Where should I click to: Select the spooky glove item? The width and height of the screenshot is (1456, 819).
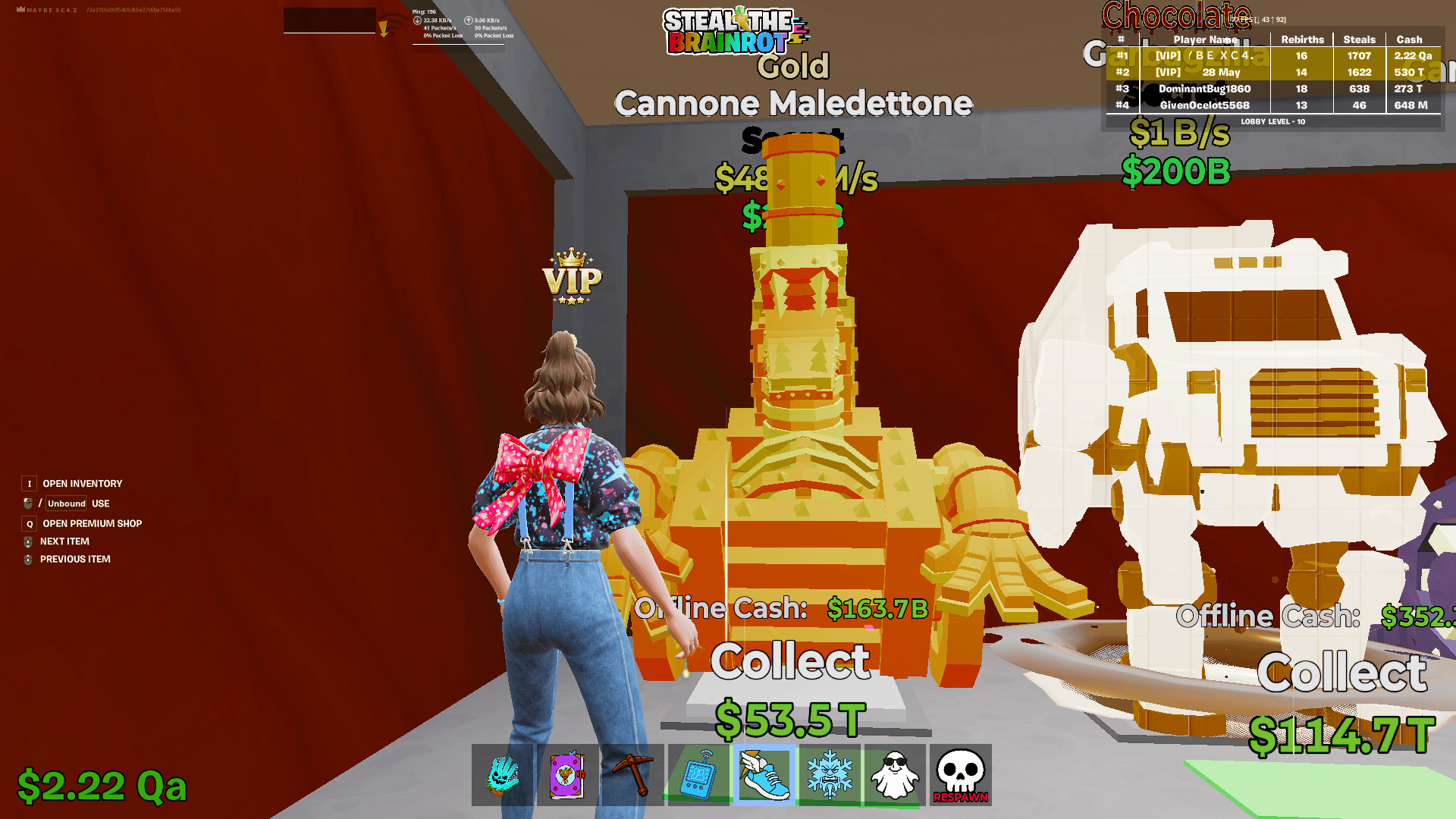point(501,775)
